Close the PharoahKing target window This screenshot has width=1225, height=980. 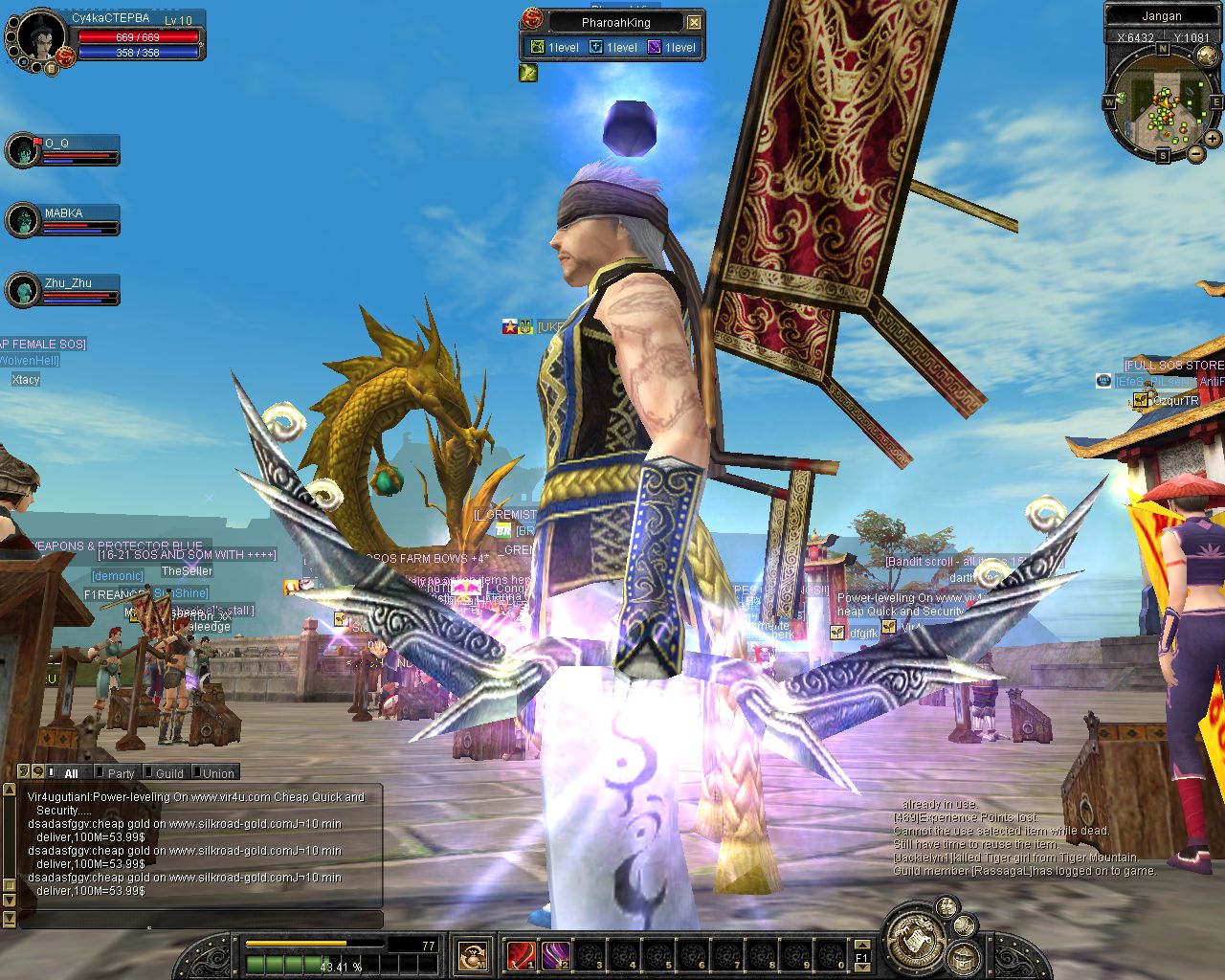(695, 22)
